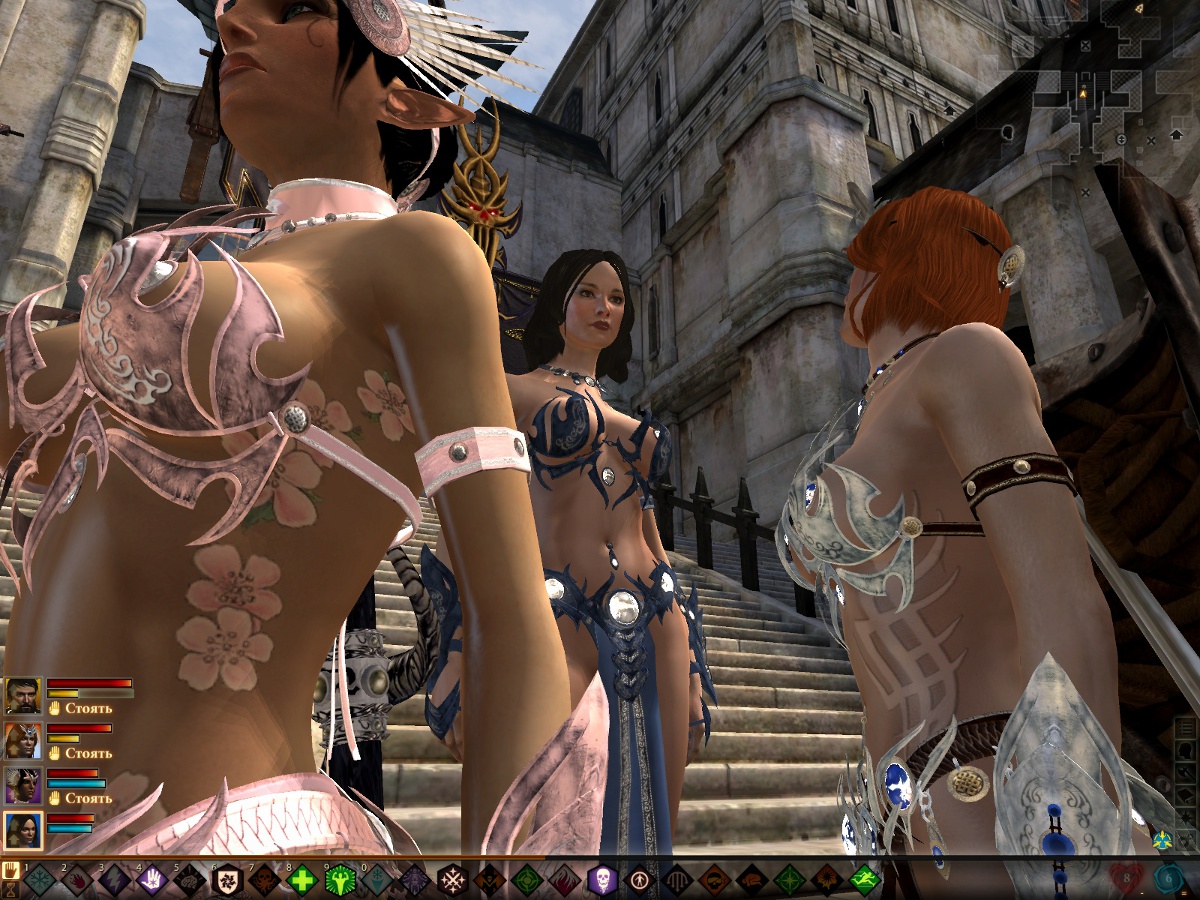Use the lightning bolt ability in slot 3
Viewport: 1200px width, 900px height.
click(x=114, y=880)
